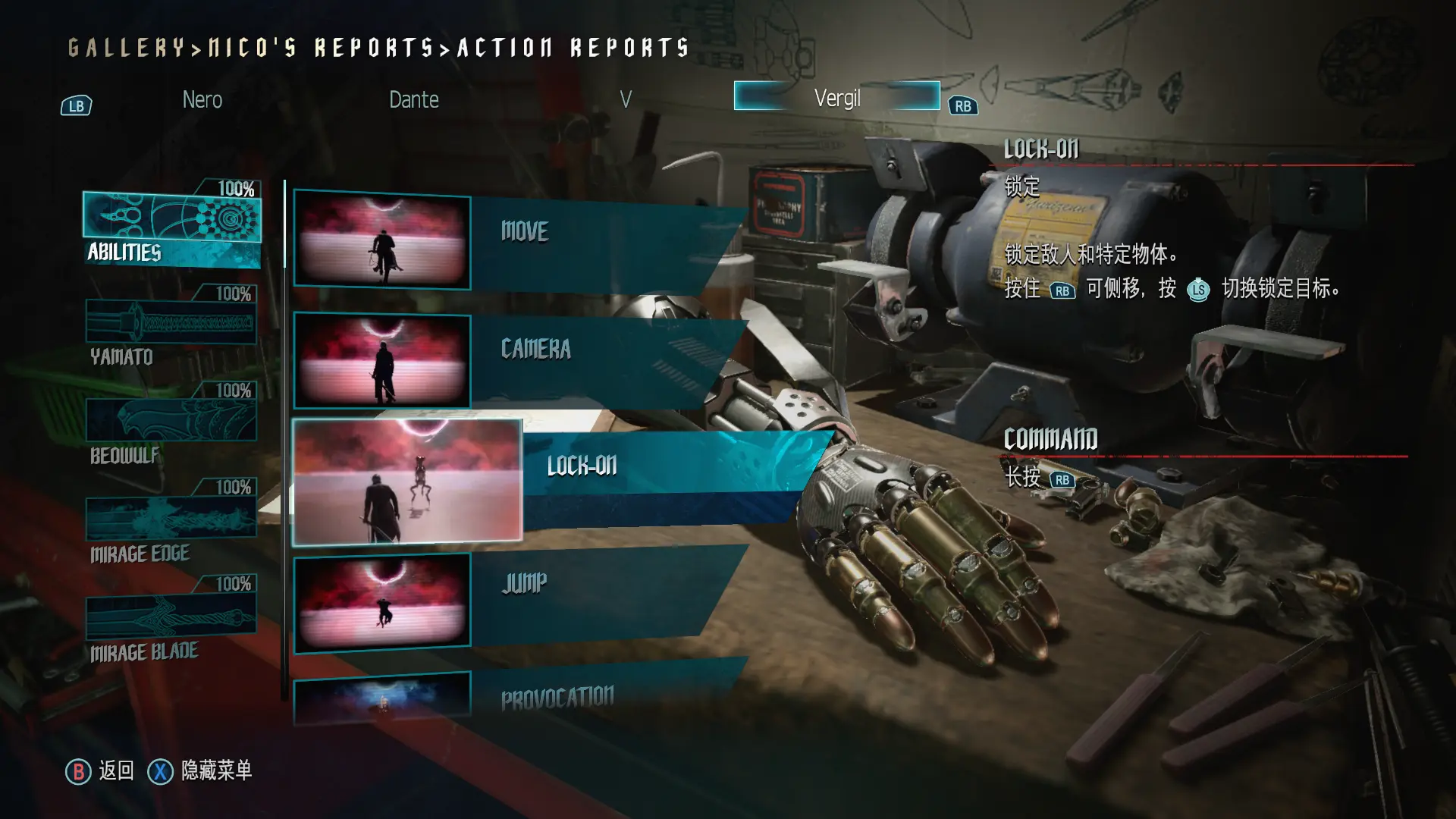This screenshot has width=1456, height=819.
Task: Select the Vergil character tab
Action: [x=836, y=97]
